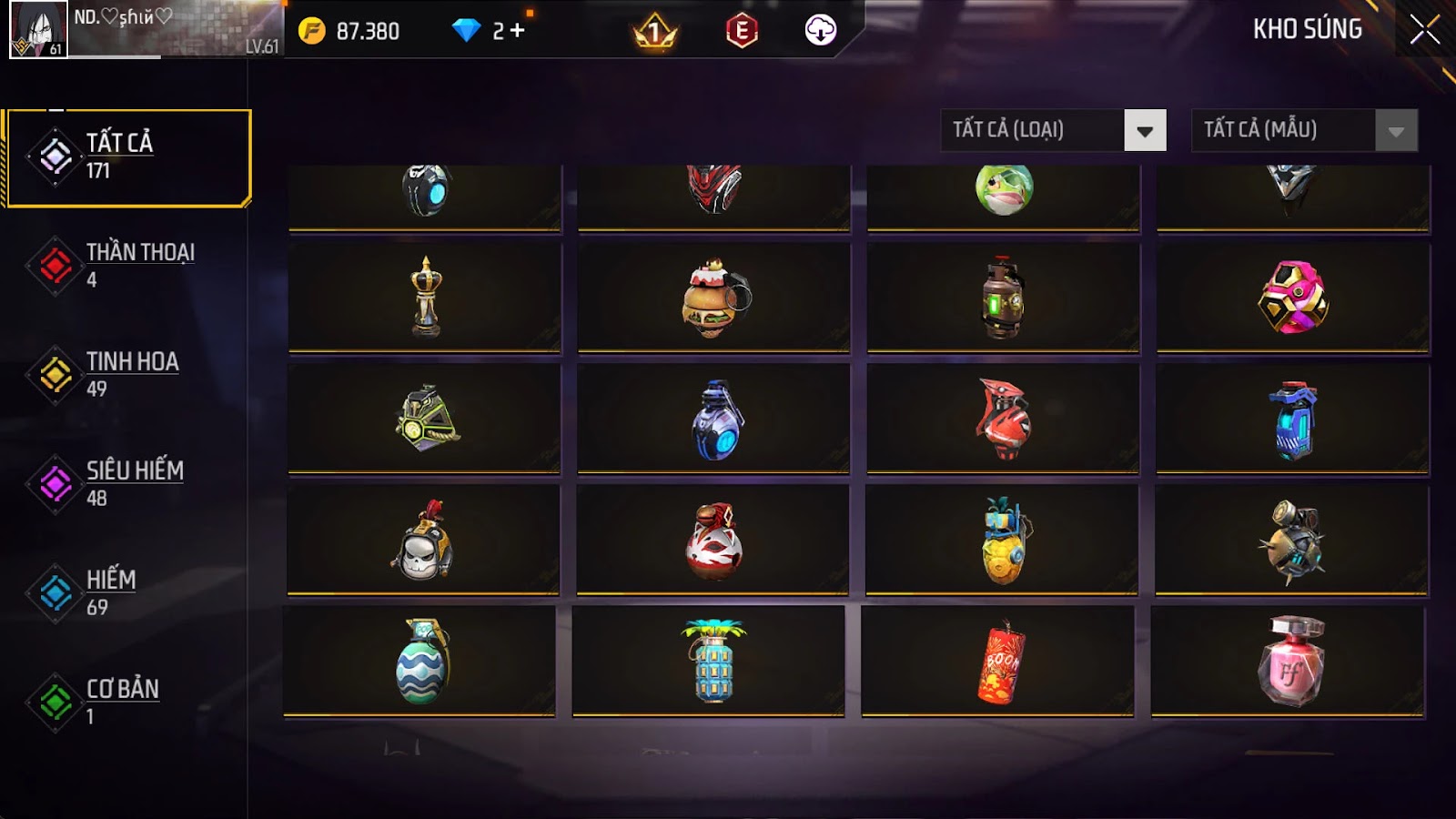
Task: Open the gold crown rank icon
Action: tap(654, 33)
